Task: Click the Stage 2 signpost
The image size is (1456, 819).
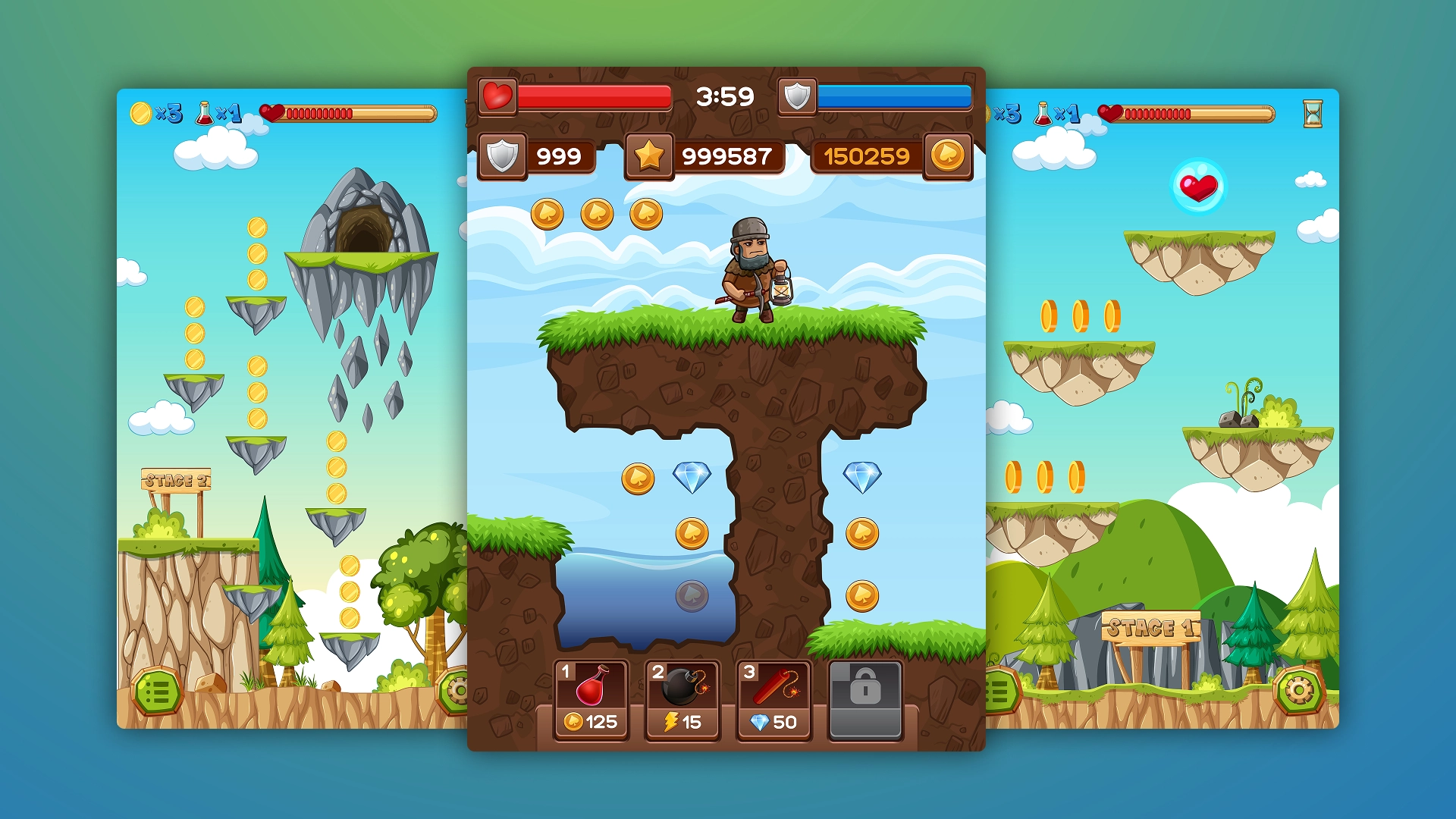Action: click(176, 480)
